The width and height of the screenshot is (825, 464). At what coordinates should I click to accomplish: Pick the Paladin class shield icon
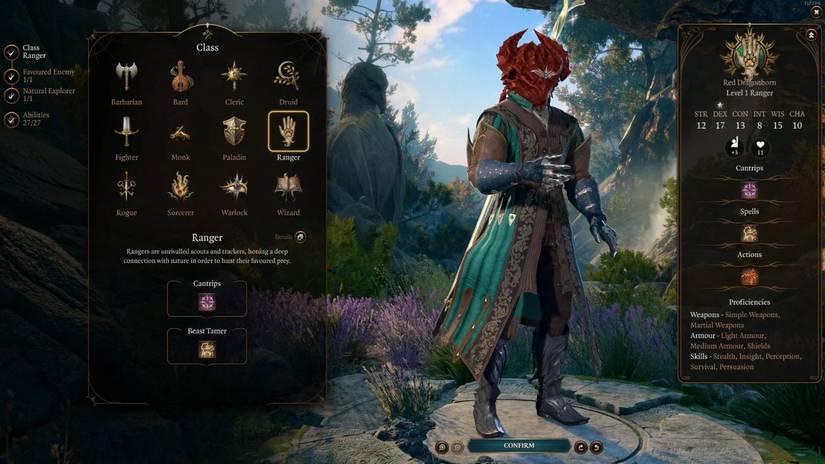234,133
